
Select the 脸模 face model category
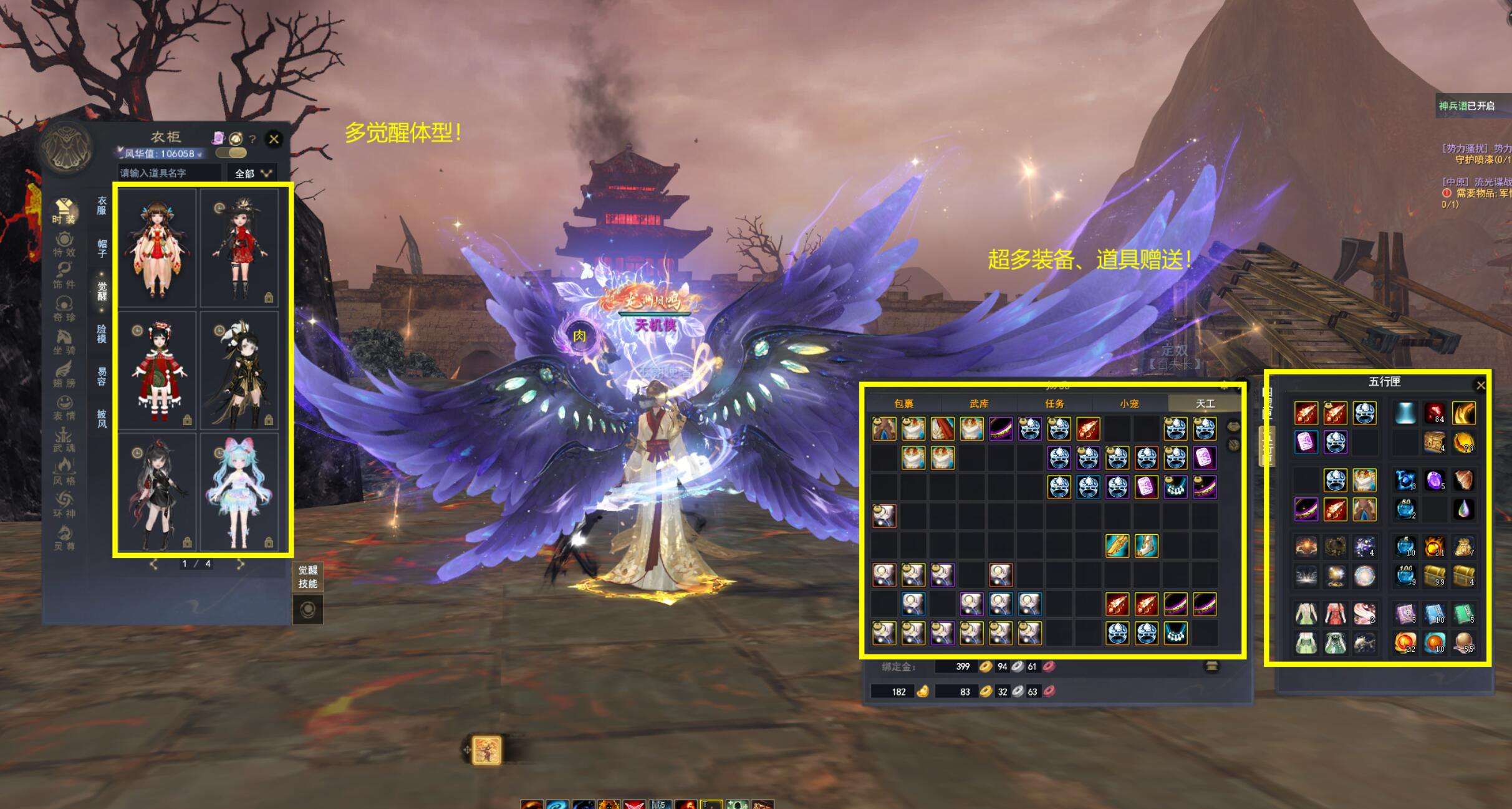pos(102,333)
